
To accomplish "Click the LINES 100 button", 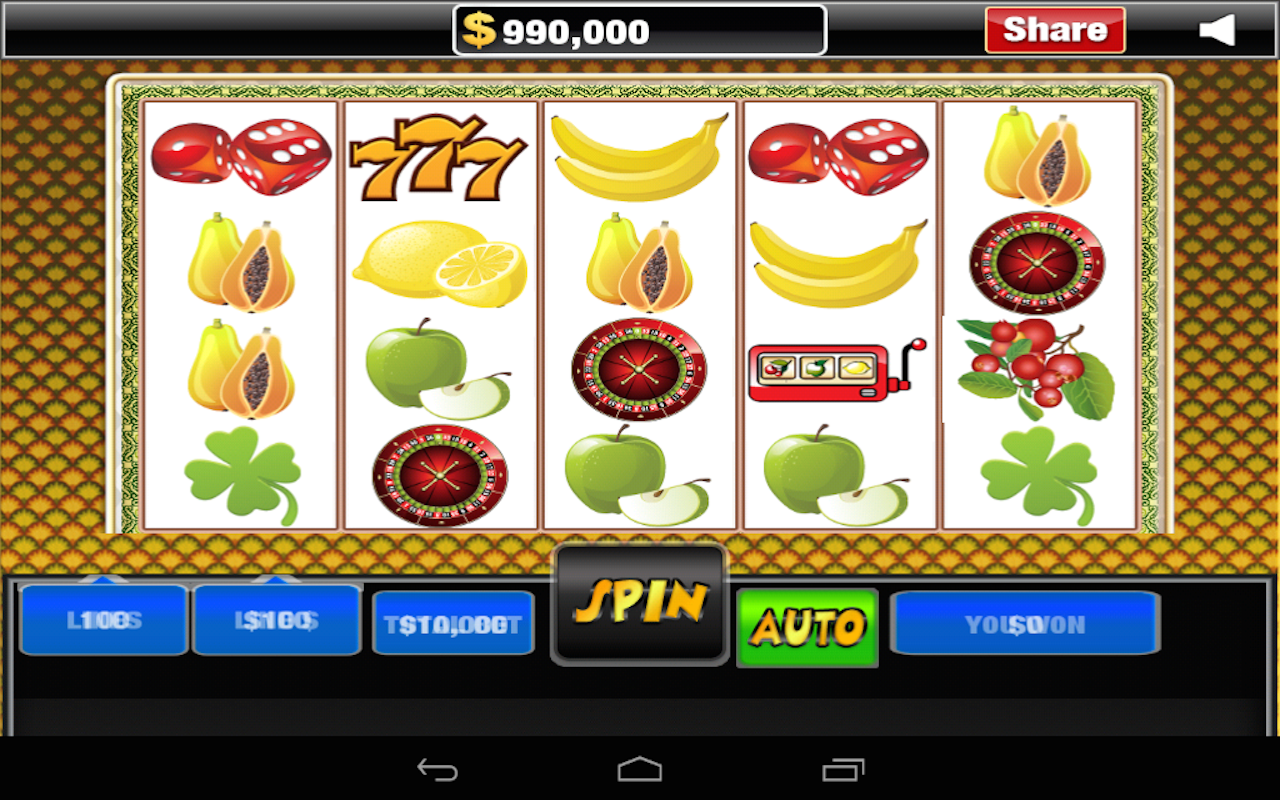I will click(x=103, y=622).
